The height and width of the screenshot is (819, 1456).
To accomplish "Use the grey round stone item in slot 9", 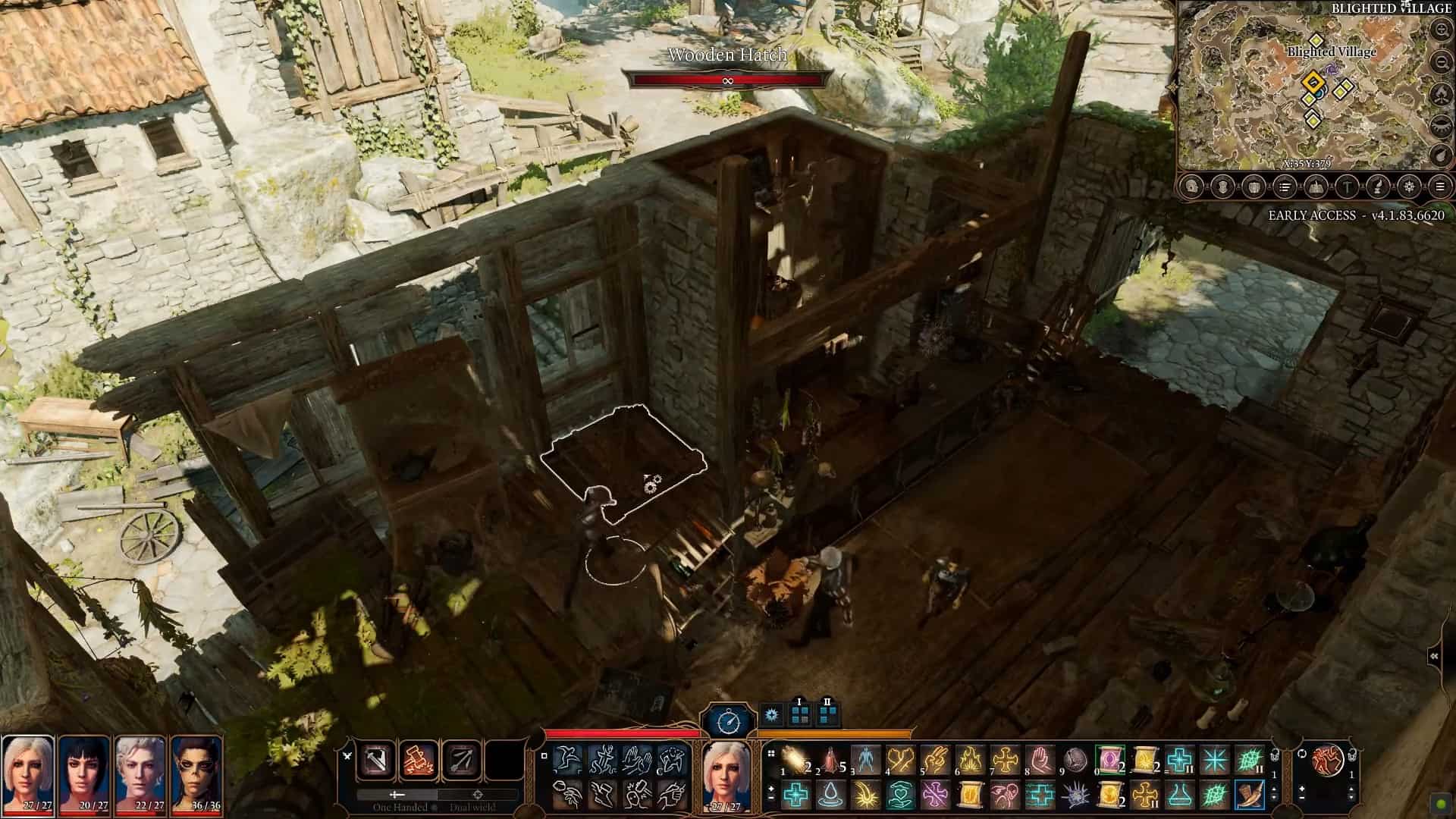I will point(1075,759).
